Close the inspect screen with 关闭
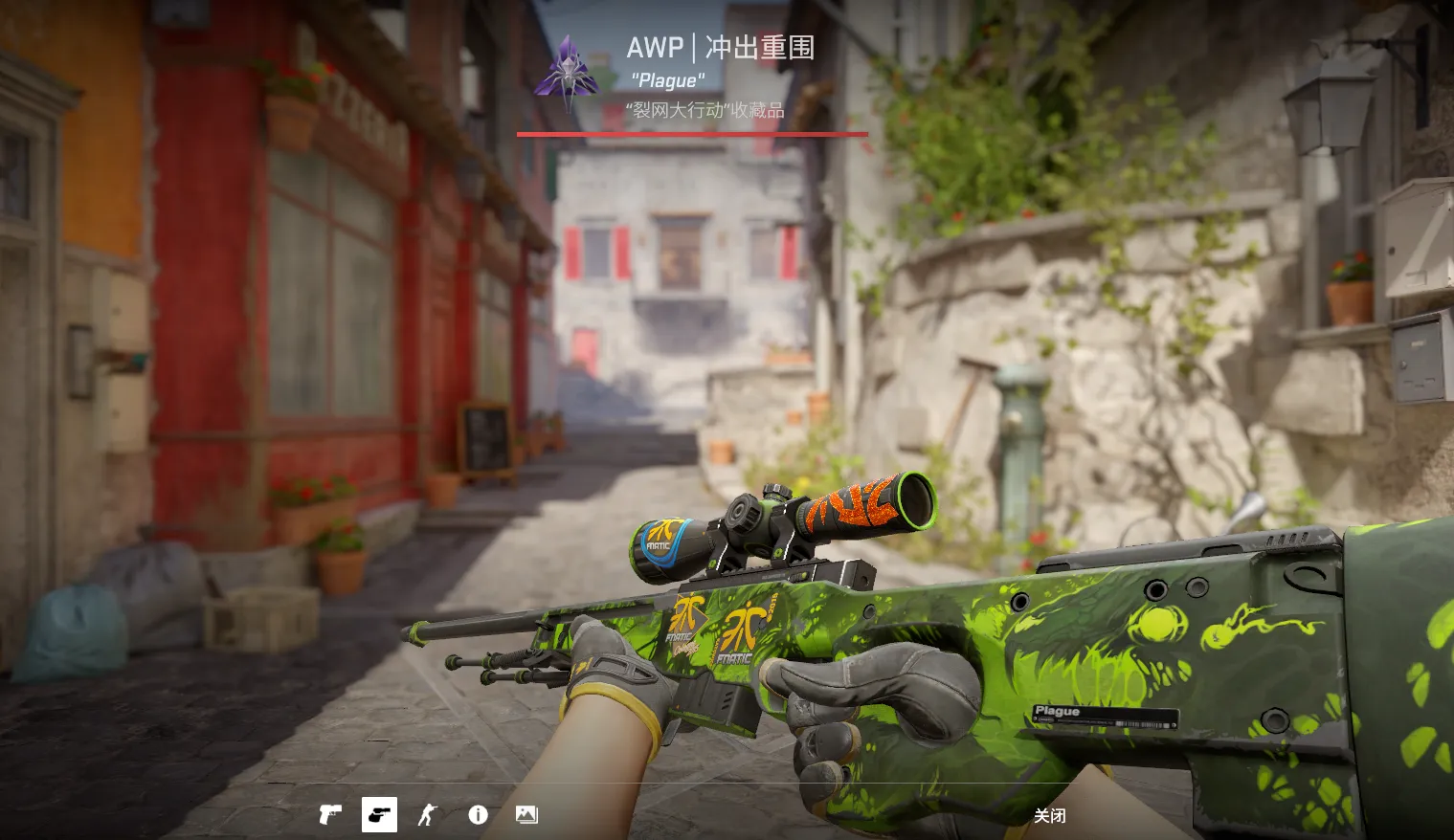Image resolution: width=1454 pixels, height=840 pixels. 1049,816
